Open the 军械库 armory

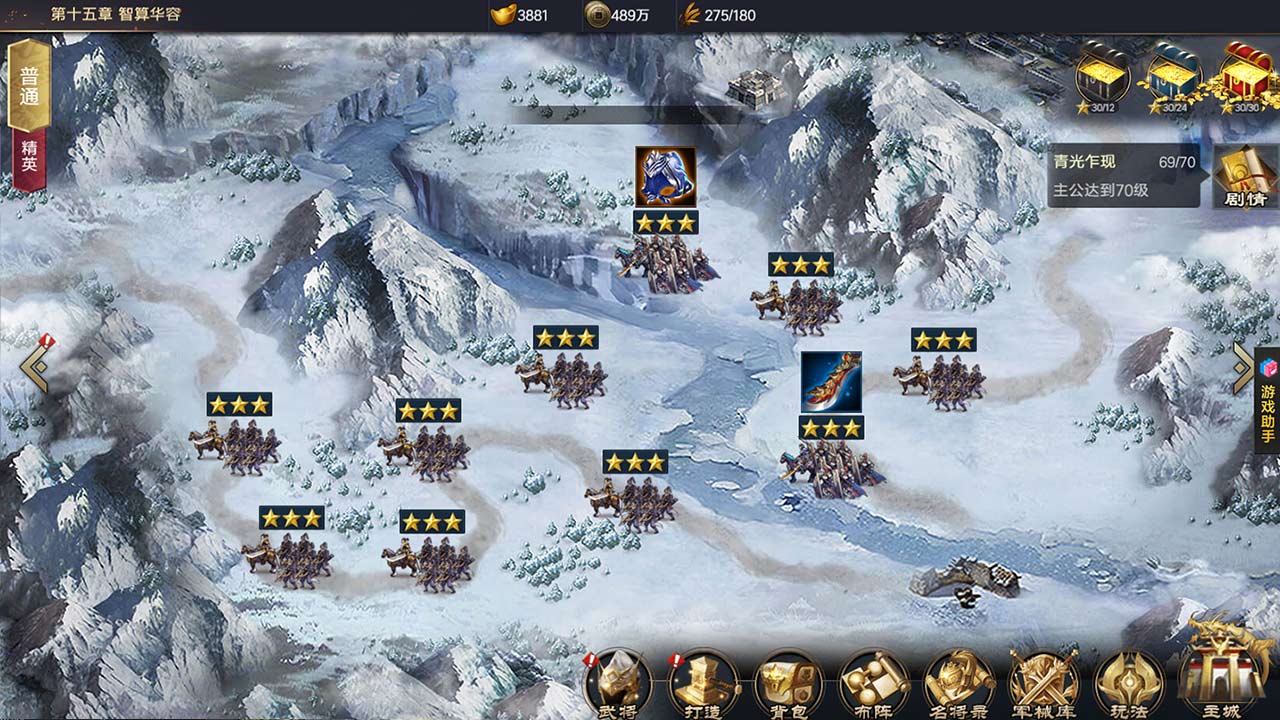click(1044, 684)
